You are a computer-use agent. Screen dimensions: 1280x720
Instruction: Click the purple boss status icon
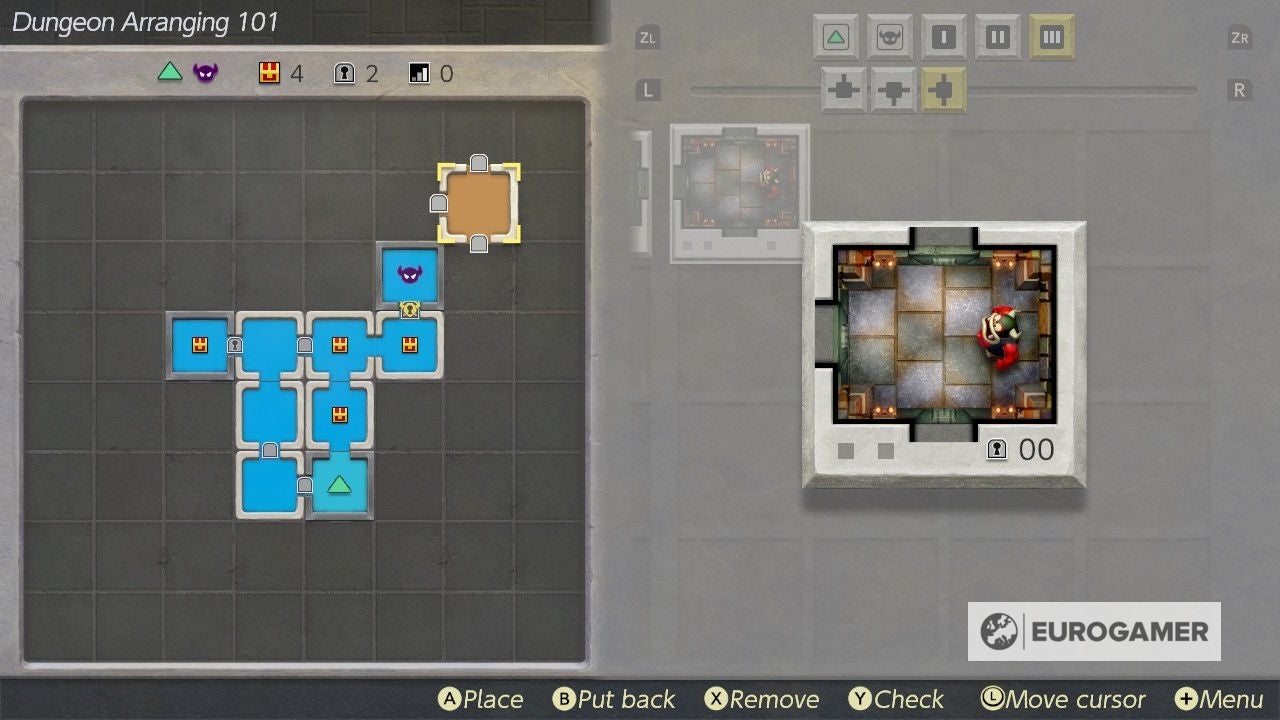point(204,72)
